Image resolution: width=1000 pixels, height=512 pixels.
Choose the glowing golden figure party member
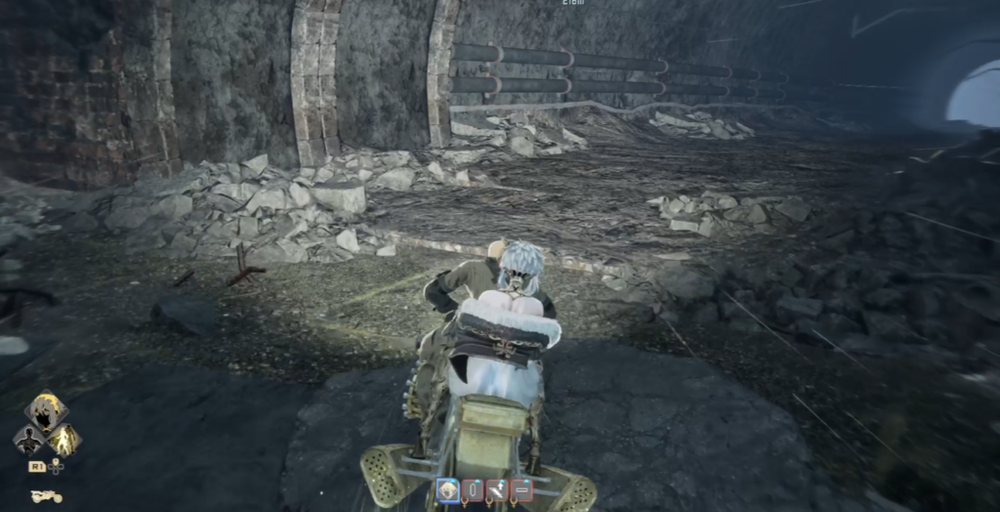(64, 440)
